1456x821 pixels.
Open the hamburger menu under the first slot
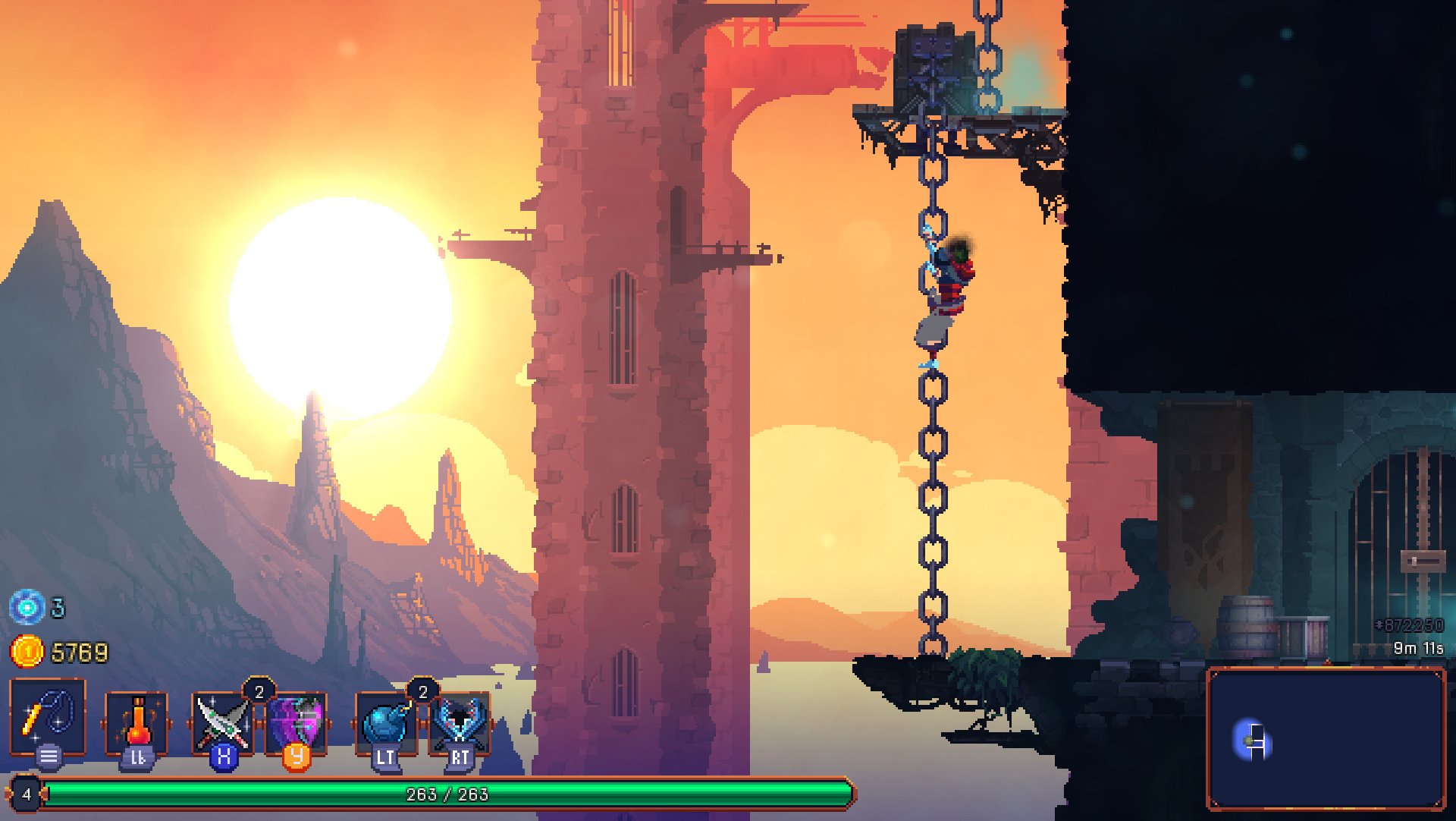click(48, 755)
